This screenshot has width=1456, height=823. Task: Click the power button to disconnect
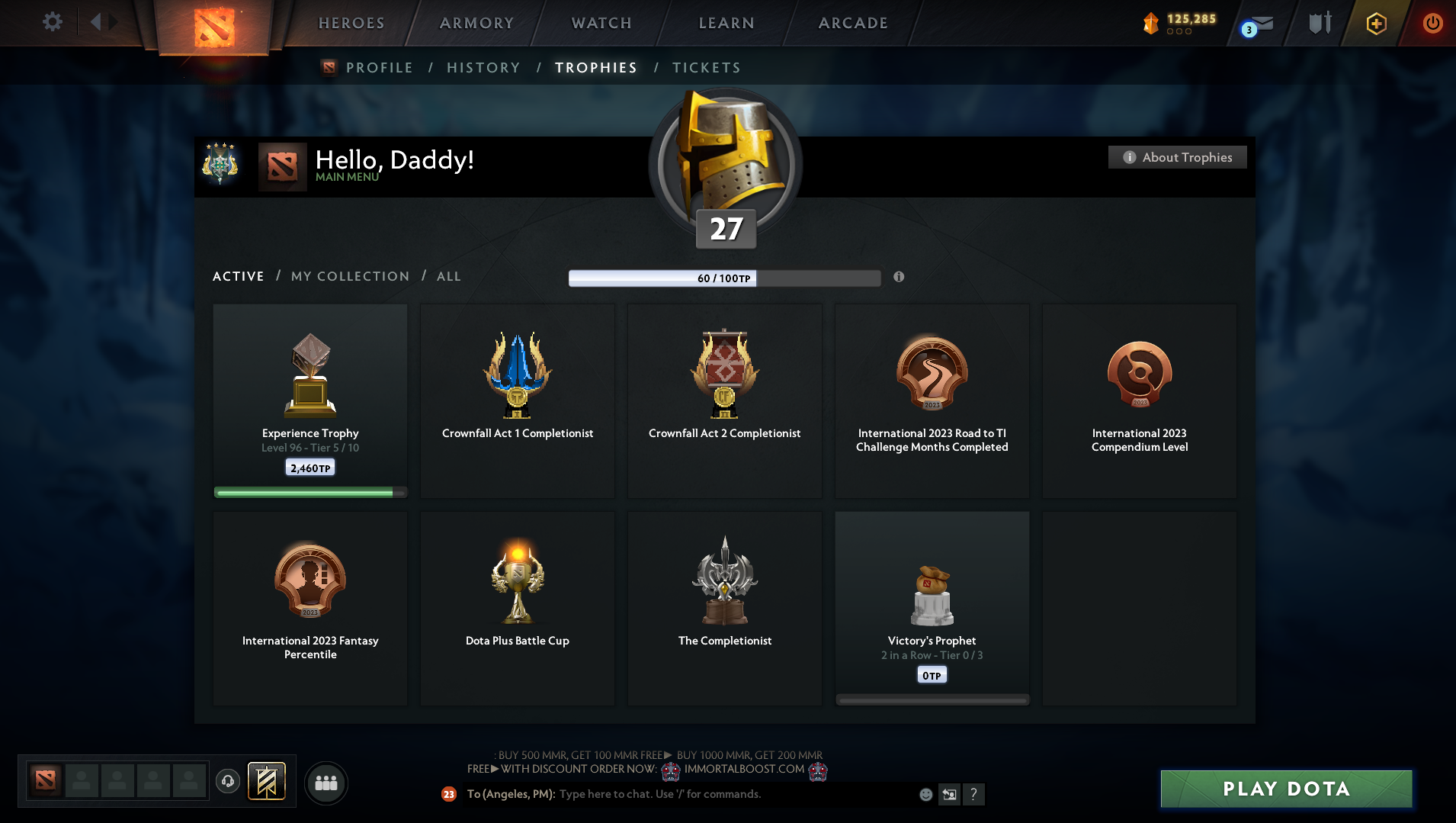point(1432,23)
